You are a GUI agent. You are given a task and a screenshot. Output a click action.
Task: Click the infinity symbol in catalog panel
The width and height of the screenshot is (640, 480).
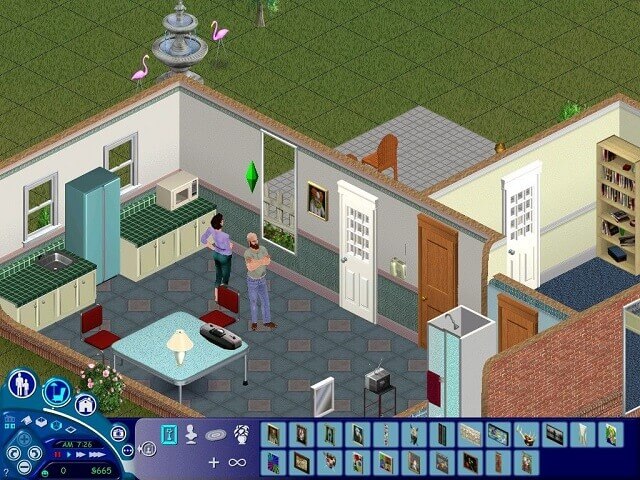(x=237, y=462)
